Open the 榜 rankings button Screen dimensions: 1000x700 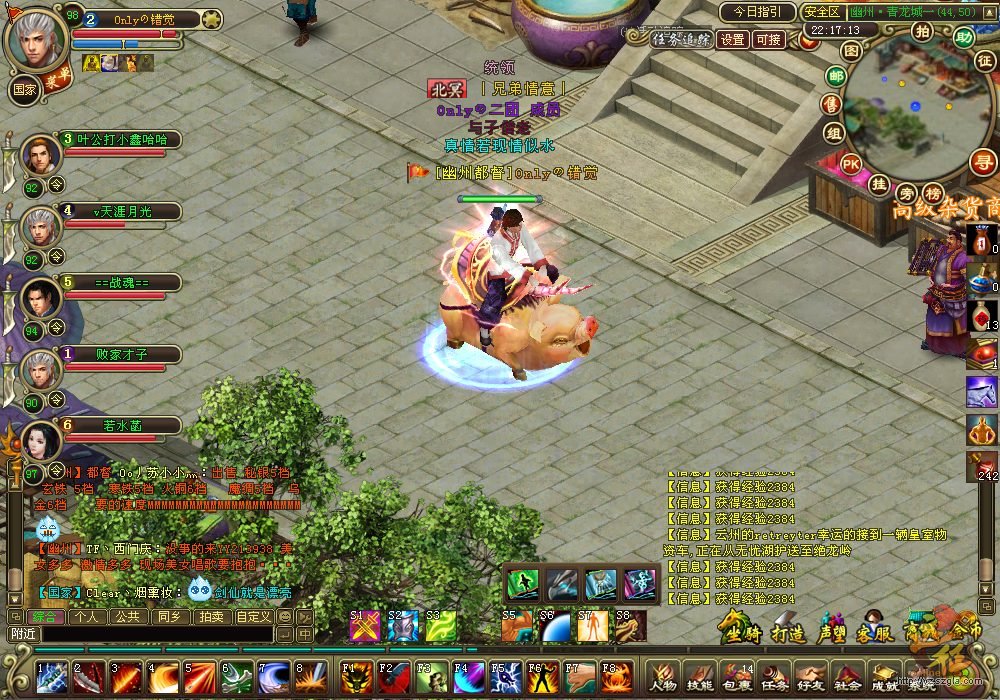pos(933,193)
